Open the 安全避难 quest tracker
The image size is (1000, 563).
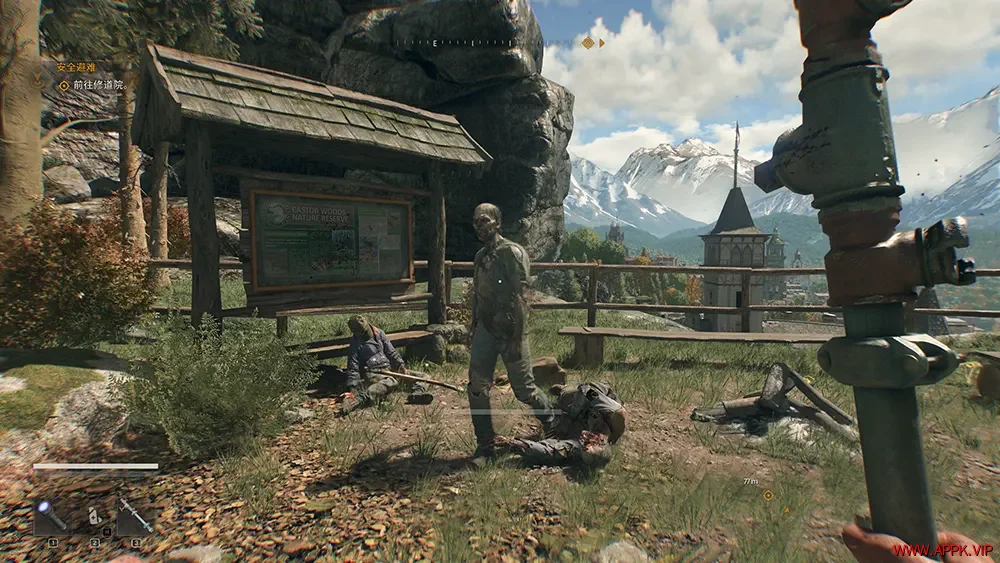click(76, 68)
